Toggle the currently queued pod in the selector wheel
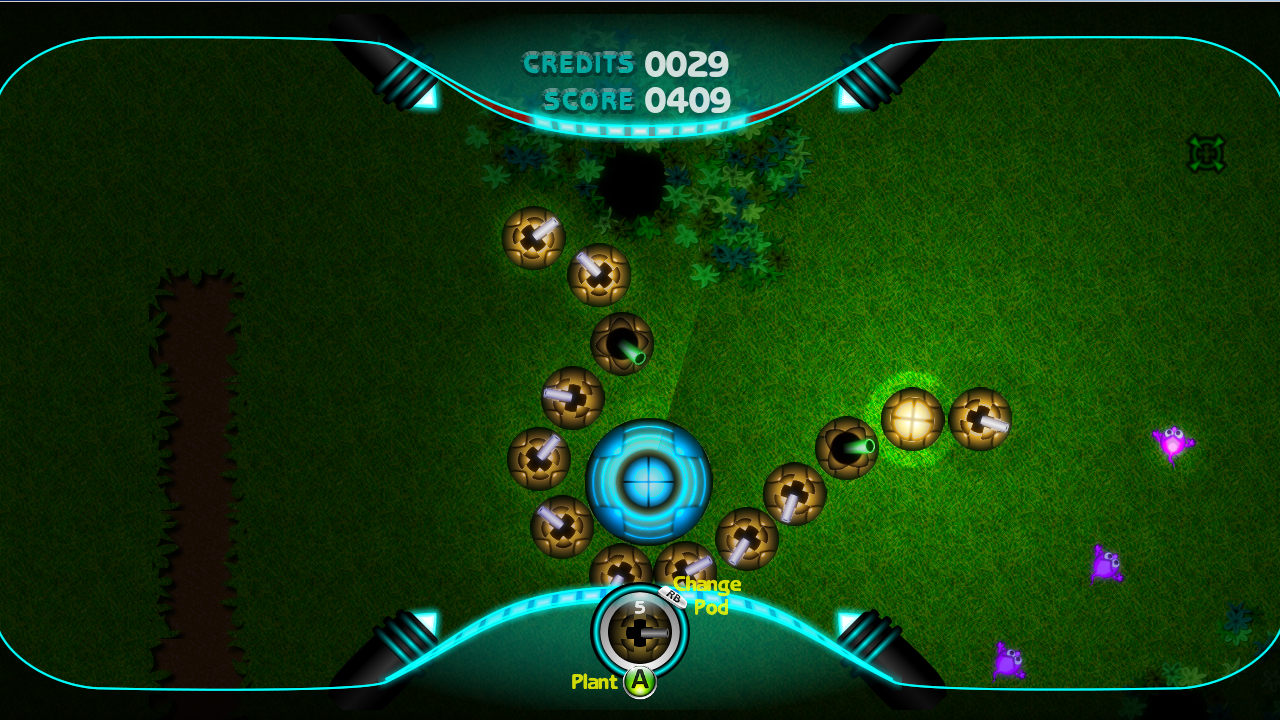The height and width of the screenshot is (720, 1280). pos(637,633)
